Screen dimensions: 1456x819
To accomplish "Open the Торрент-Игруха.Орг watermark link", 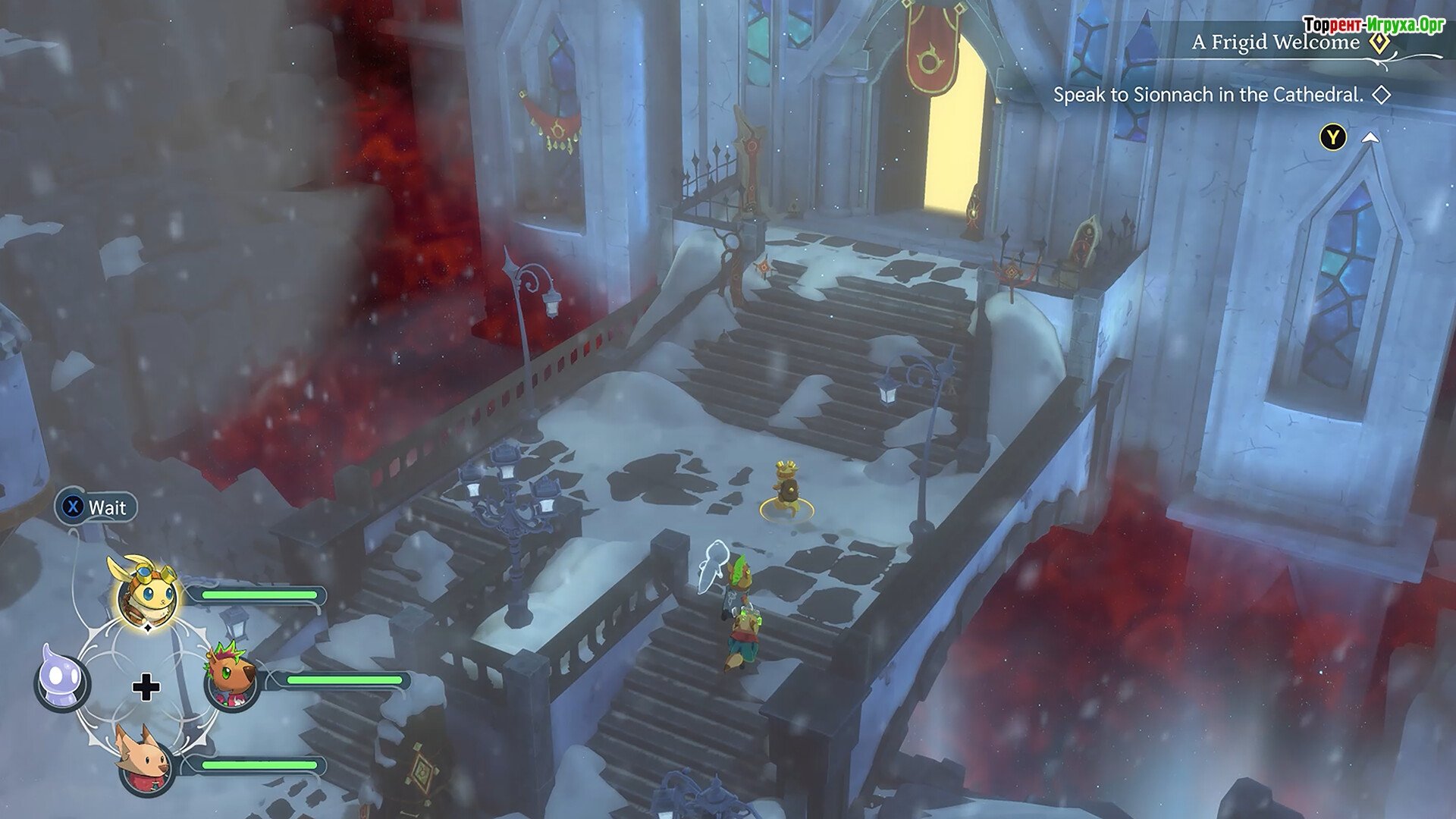I will [1373, 25].
